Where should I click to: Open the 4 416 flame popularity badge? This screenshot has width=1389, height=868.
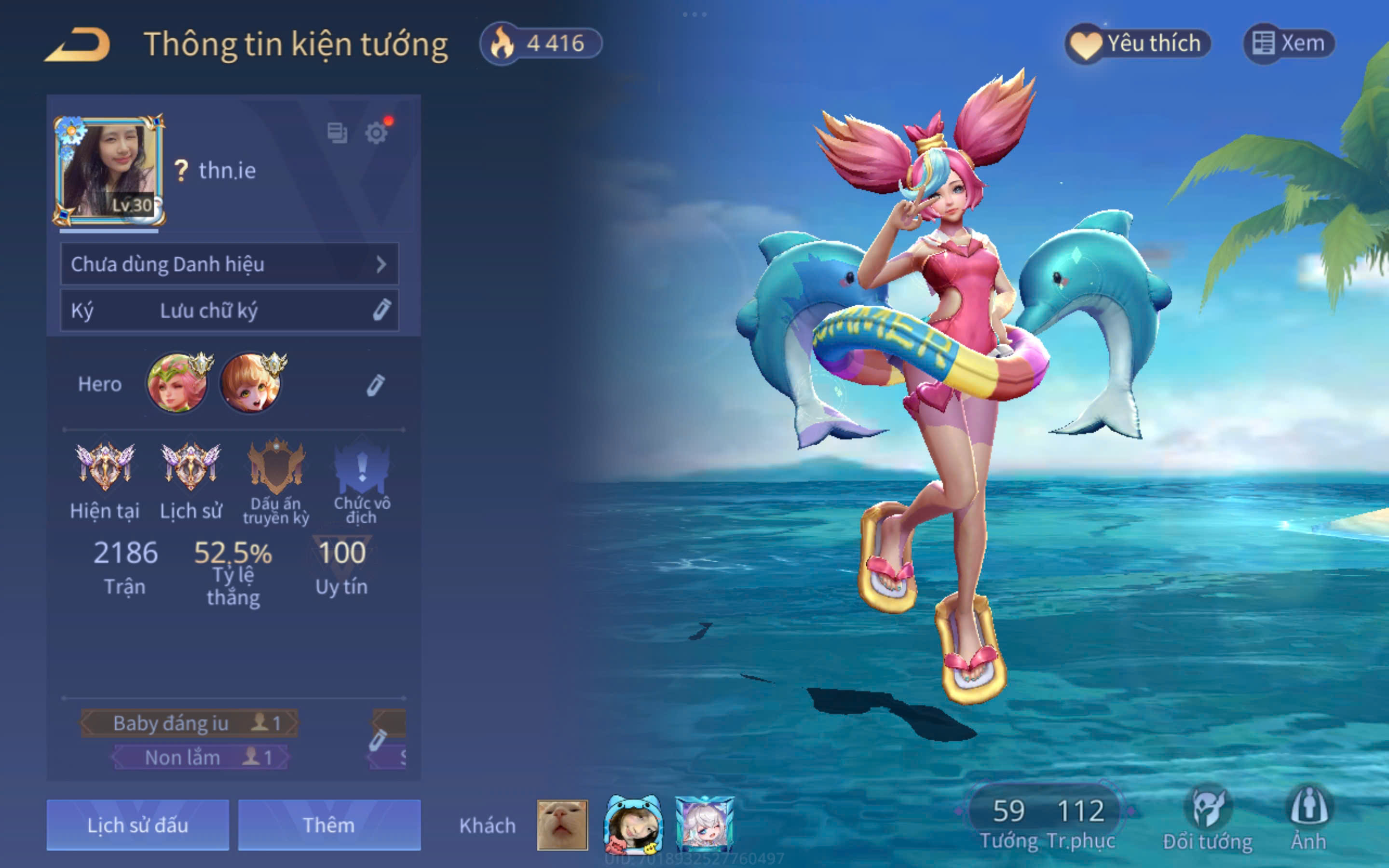pyautogui.click(x=541, y=43)
